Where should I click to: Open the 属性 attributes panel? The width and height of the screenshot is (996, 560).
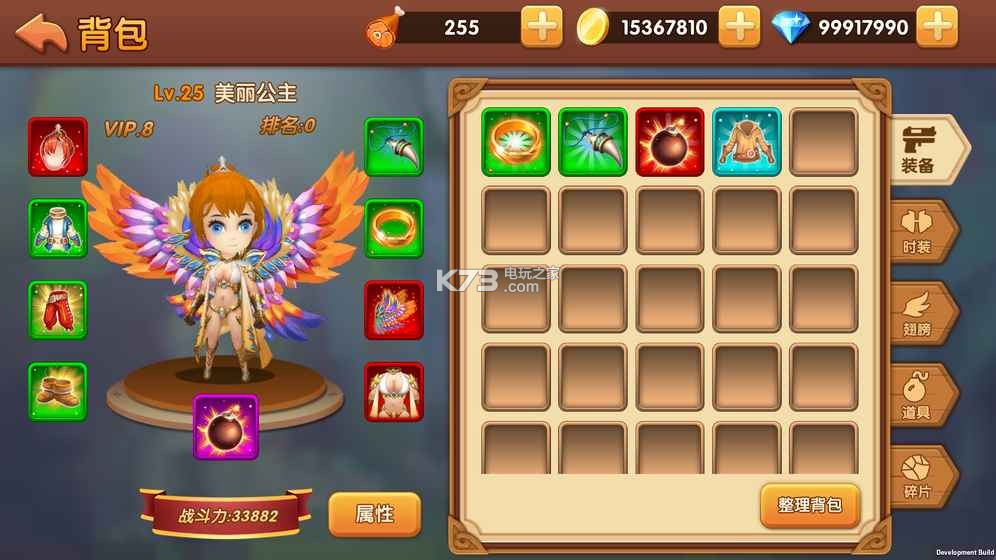coord(374,514)
